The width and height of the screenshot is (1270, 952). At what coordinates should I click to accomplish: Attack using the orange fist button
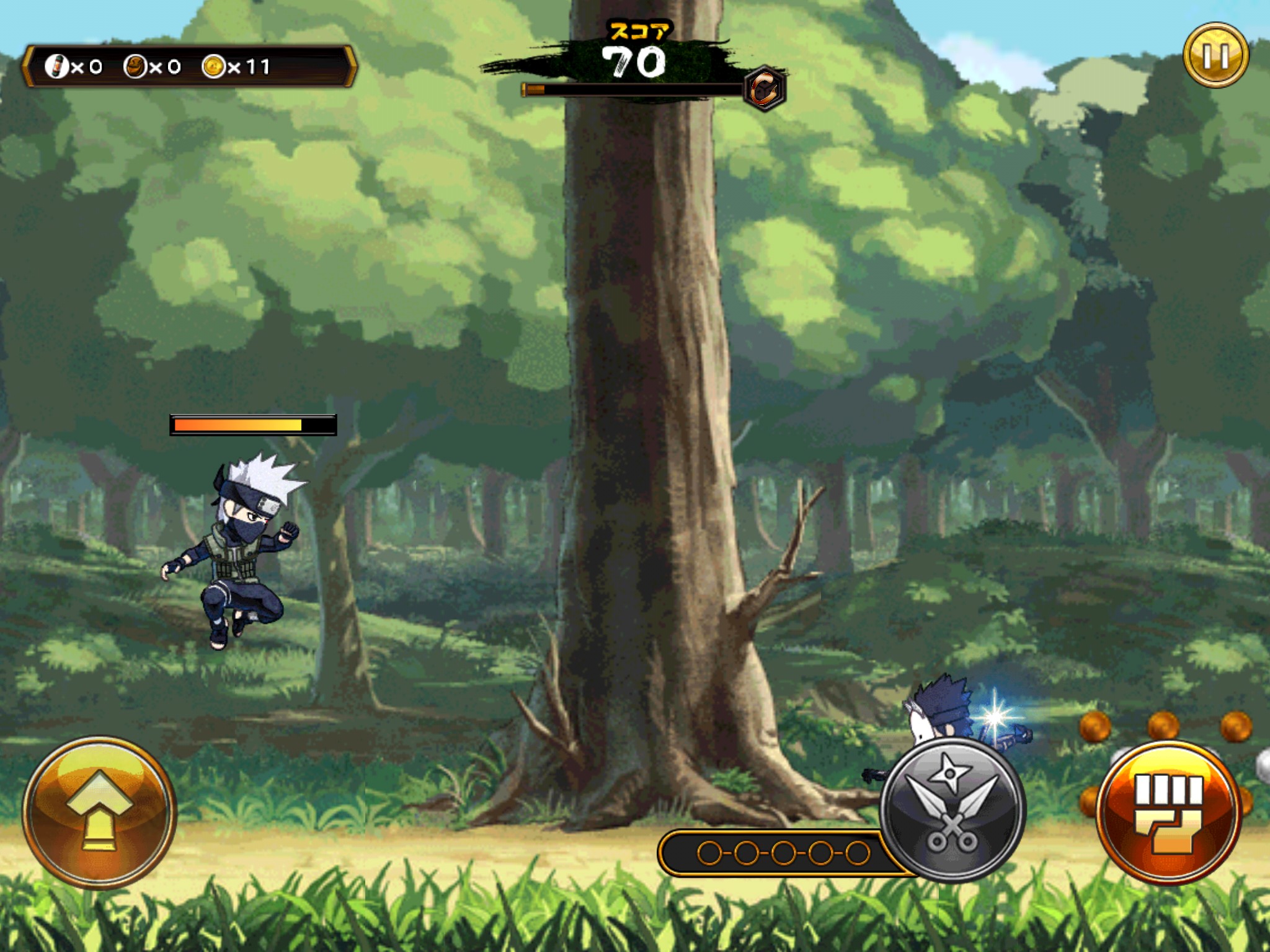point(1169,813)
